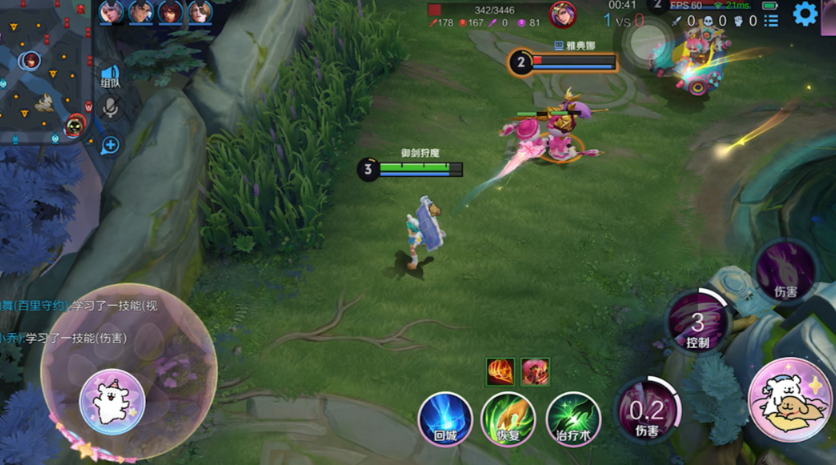This screenshot has width=836, height=465.
Task: Select the white-haired teammate portrait
Action: pyautogui.click(x=110, y=12)
